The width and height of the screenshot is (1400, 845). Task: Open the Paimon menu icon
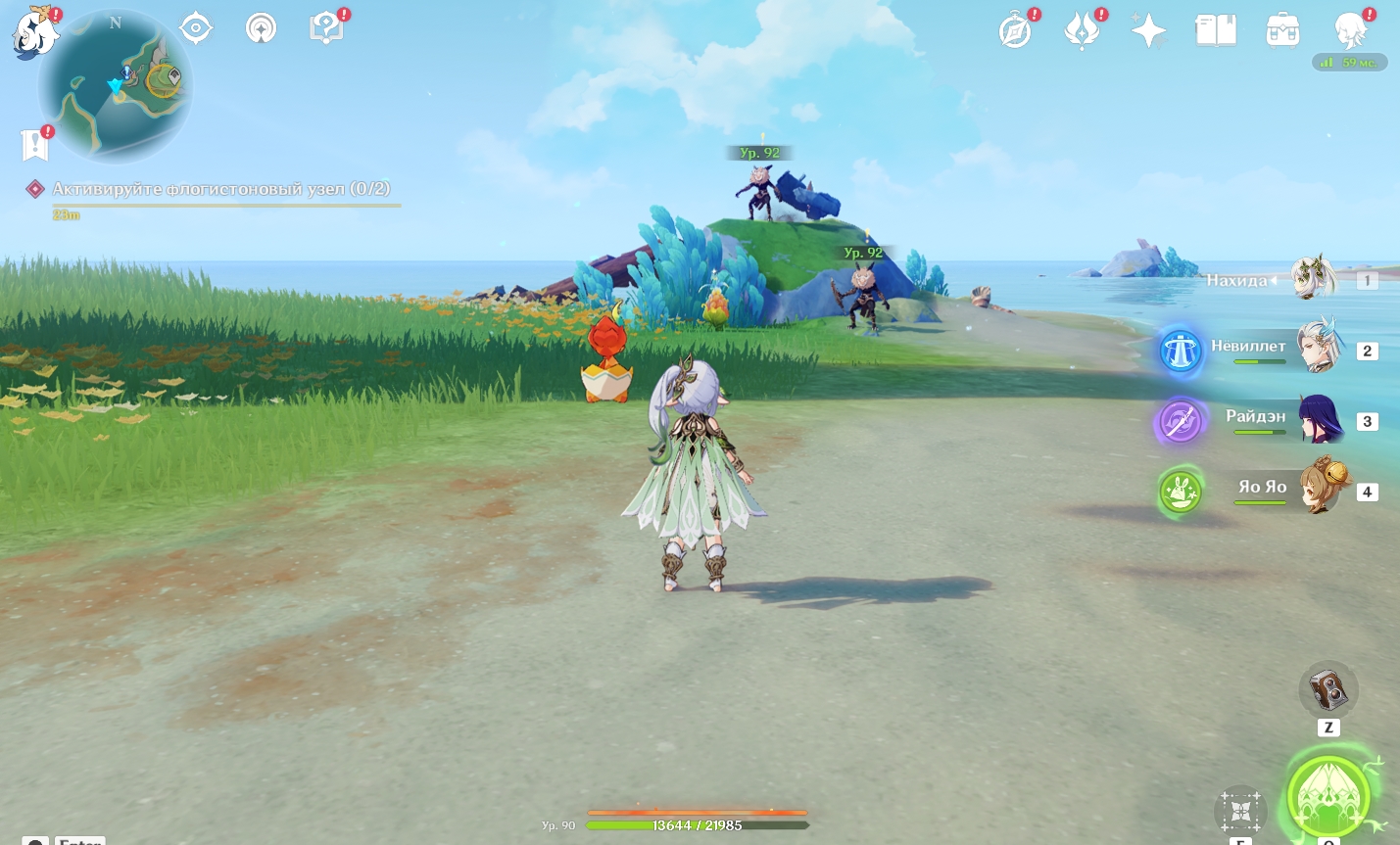point(35,31)
